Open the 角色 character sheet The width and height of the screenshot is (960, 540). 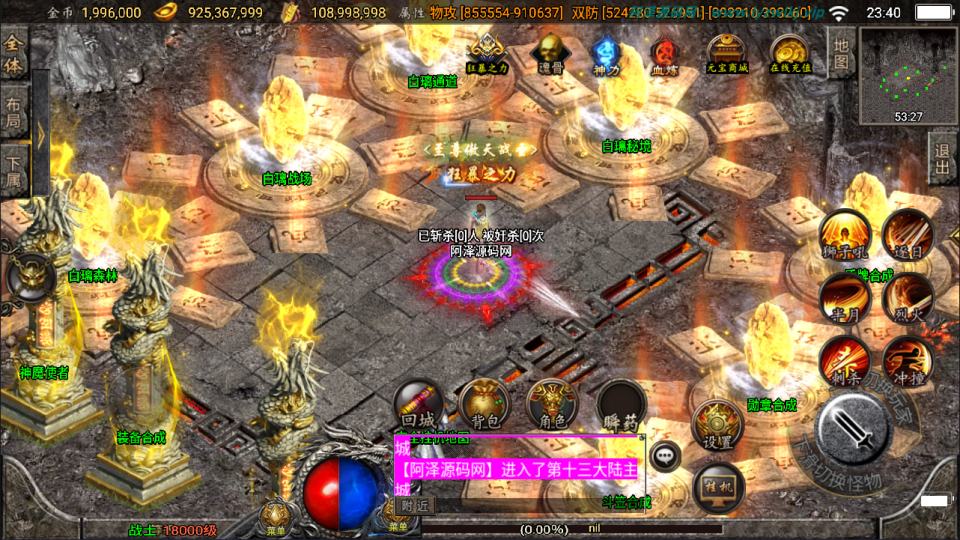[551, 405]
